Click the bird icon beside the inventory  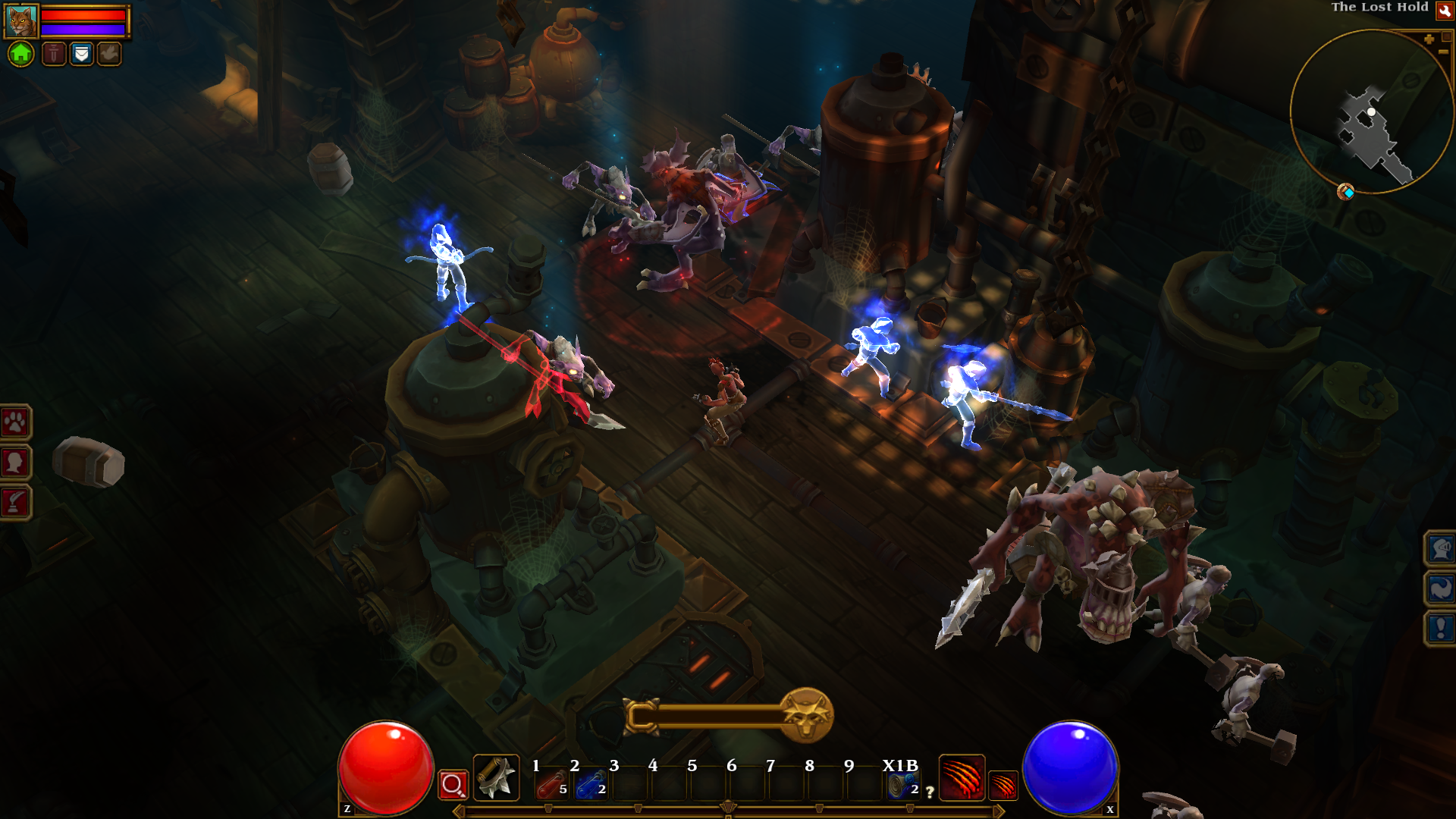108,54
